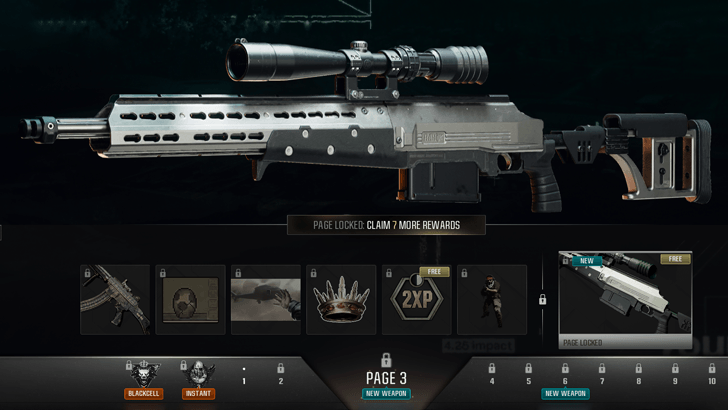This screenshot has width=728, height=410.
Task: Go to battle pass page 4
Action: [491, 376]
